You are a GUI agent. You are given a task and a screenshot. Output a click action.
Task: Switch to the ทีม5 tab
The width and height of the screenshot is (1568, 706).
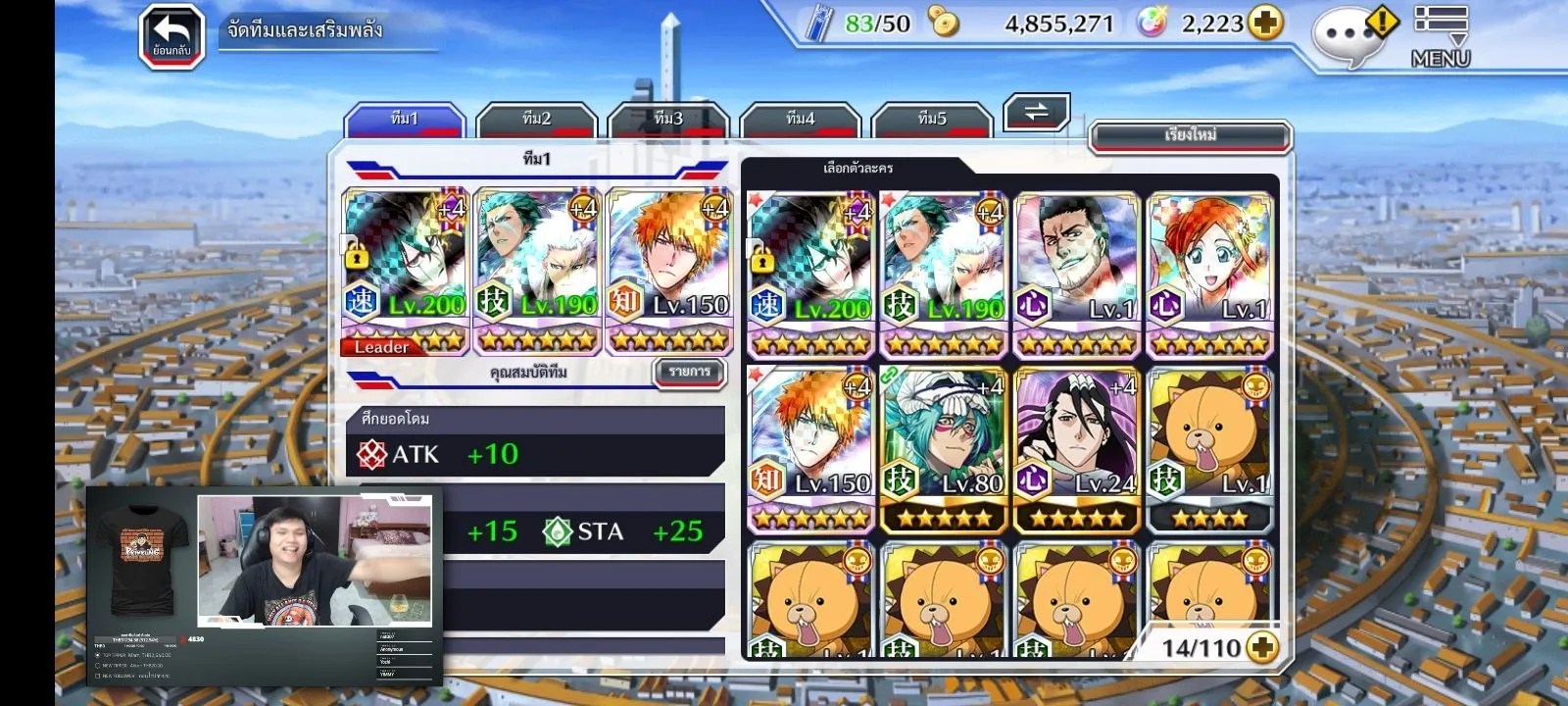tap(932, 120)
